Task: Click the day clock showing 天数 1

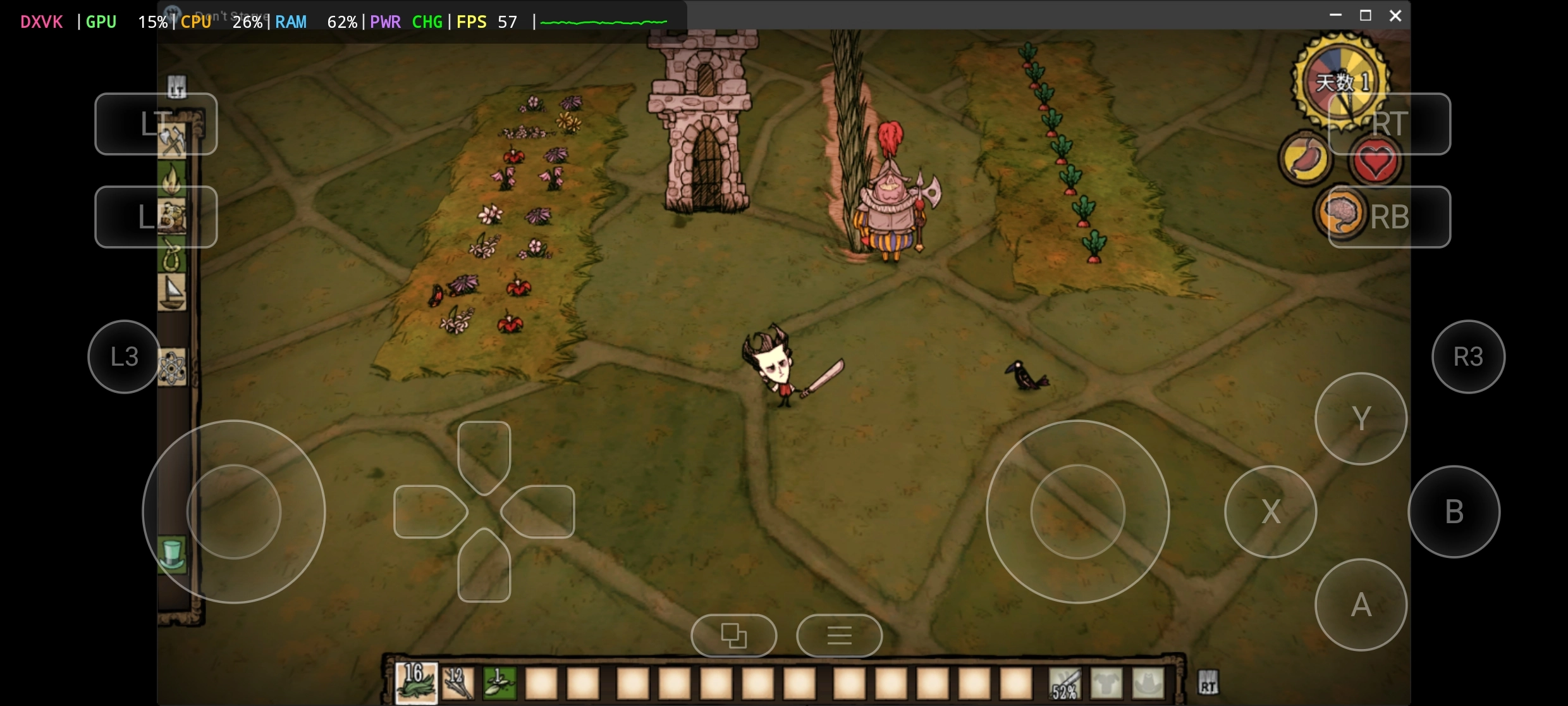Action: (x=1341, y=82)
